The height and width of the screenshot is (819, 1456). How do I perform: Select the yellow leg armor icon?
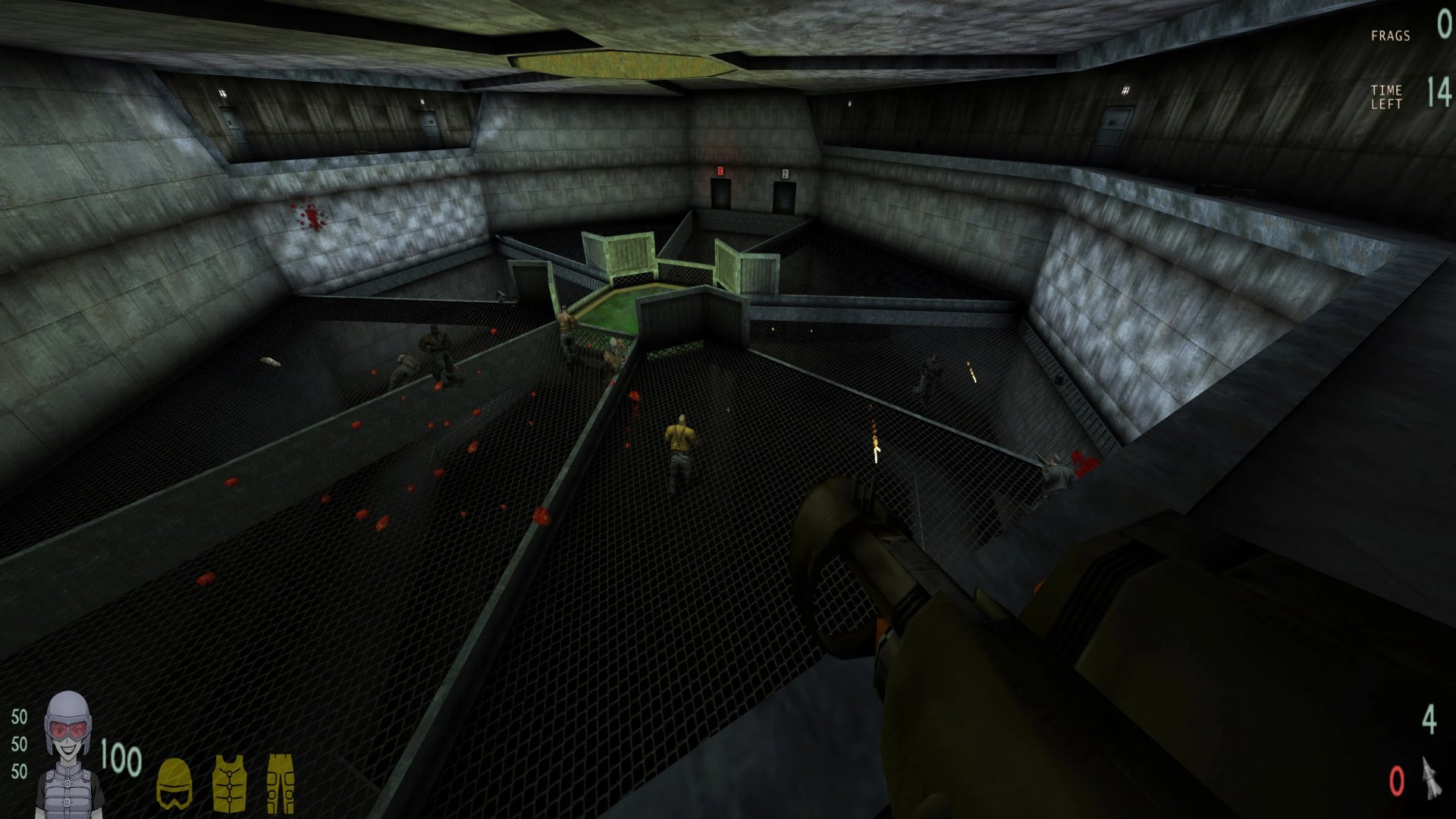[x=280, y=783]
